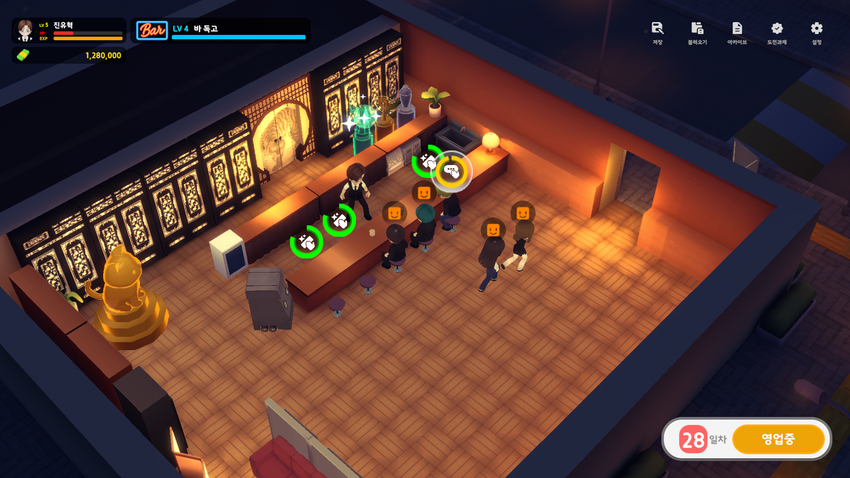850x478 pixels.
Task: Open the 설정 (Settings) gear menu
Action: tap(817, 31)
